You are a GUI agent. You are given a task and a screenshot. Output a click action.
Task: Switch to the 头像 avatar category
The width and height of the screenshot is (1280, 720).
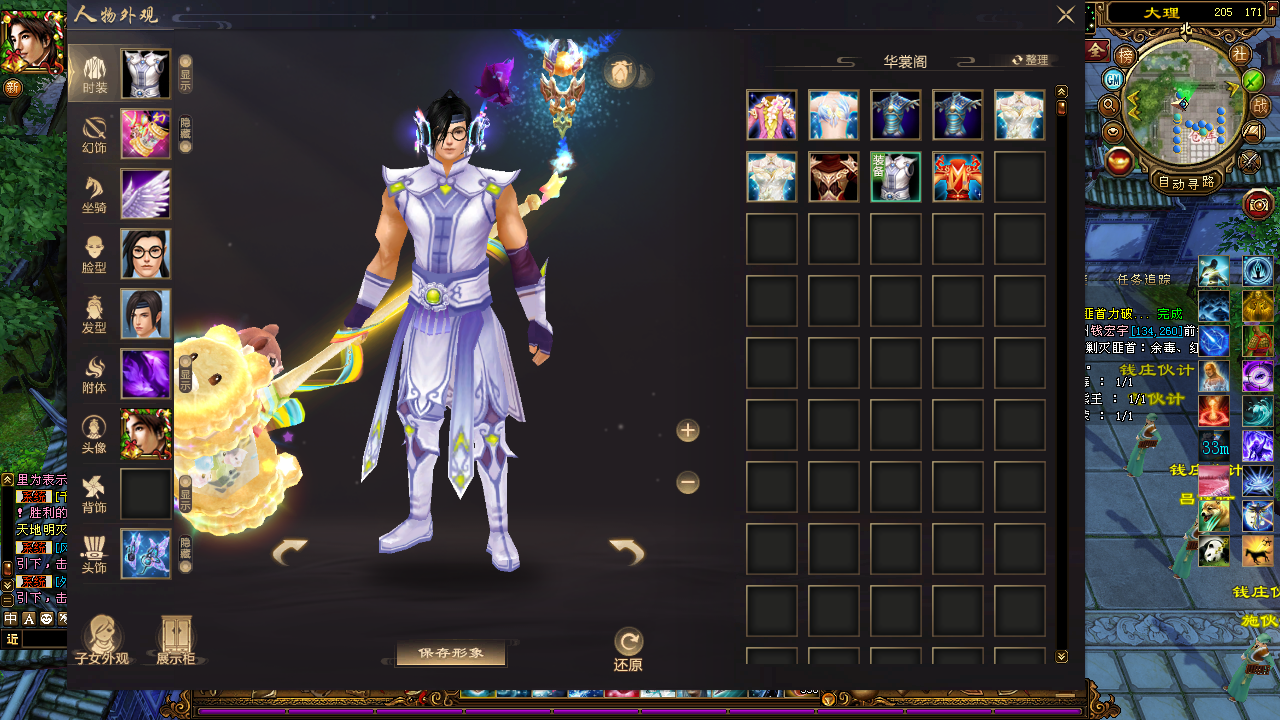pyautogui.click(x=95, y=434)
